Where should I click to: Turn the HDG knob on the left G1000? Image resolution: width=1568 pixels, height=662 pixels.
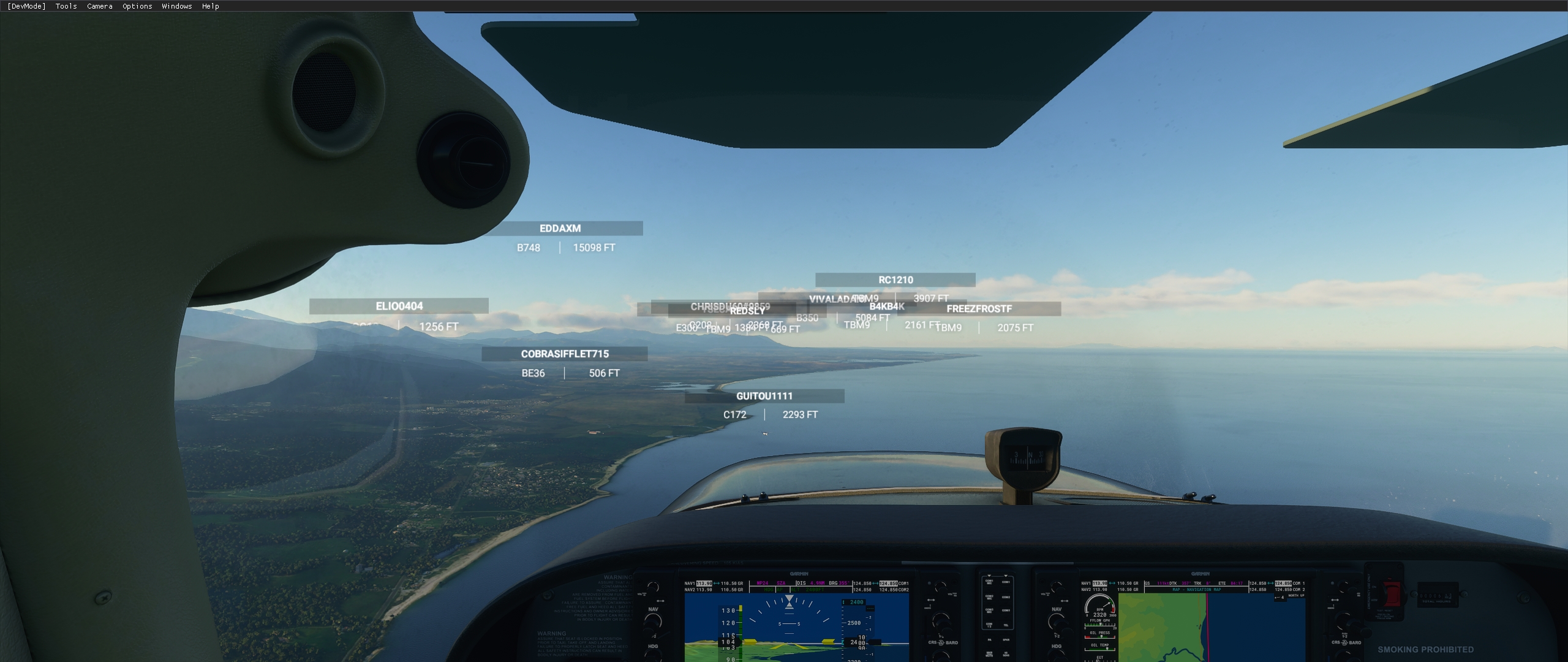click(x=654, y=657)
